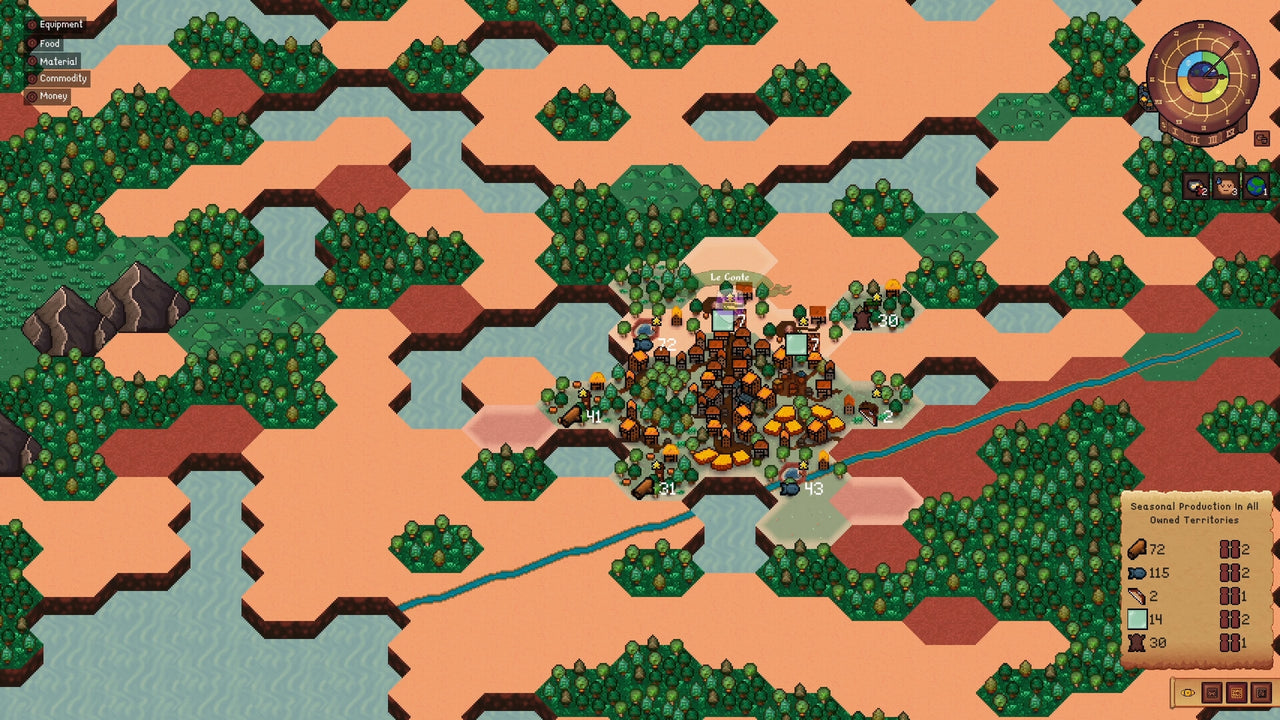Viewport: 1280px width, 720px height.
Task: Click the fish icon showing 115 production
Action: click(x=1139, y=573)
